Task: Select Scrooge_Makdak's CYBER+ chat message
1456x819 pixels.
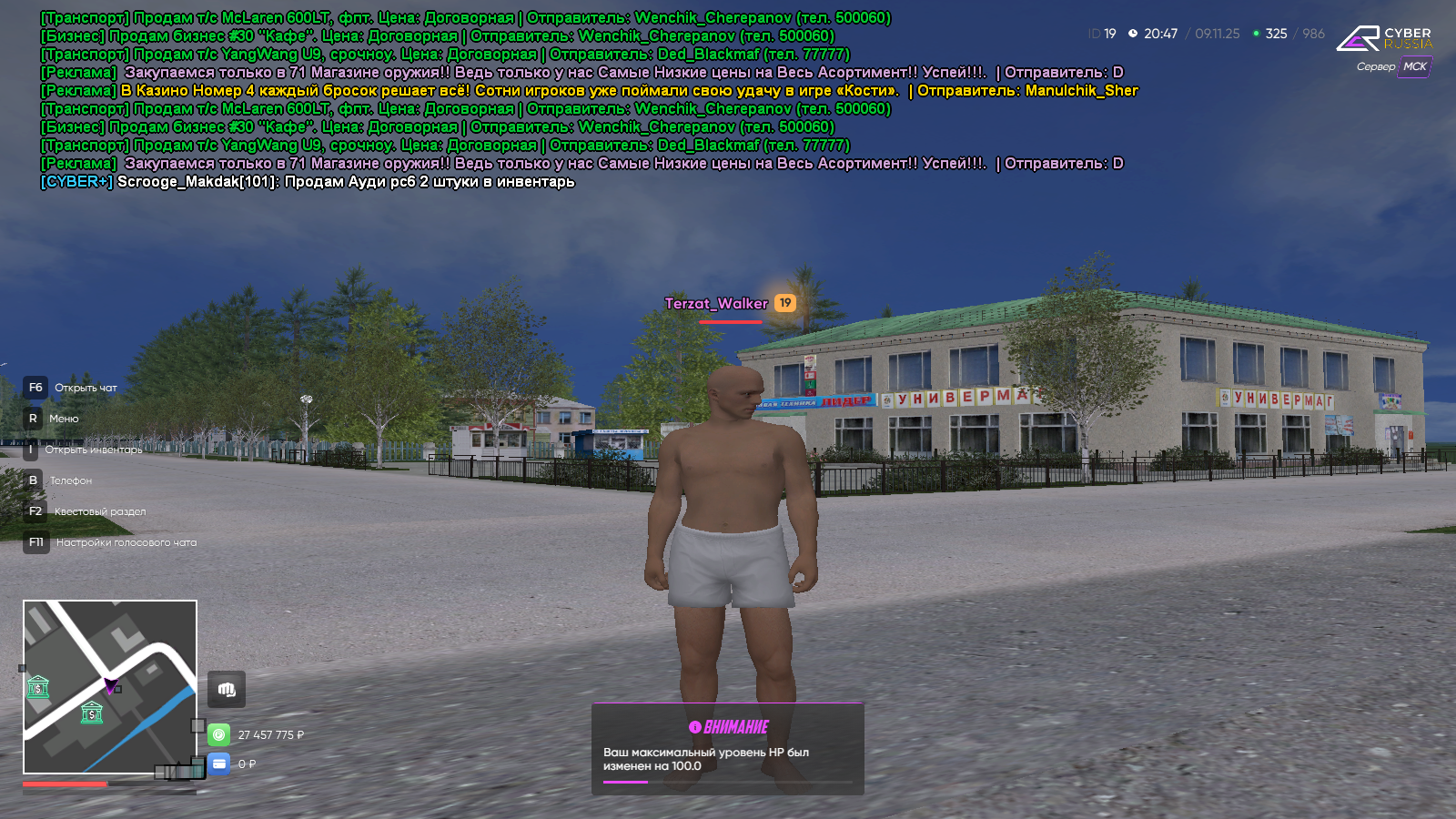Action: coord(308,182)
